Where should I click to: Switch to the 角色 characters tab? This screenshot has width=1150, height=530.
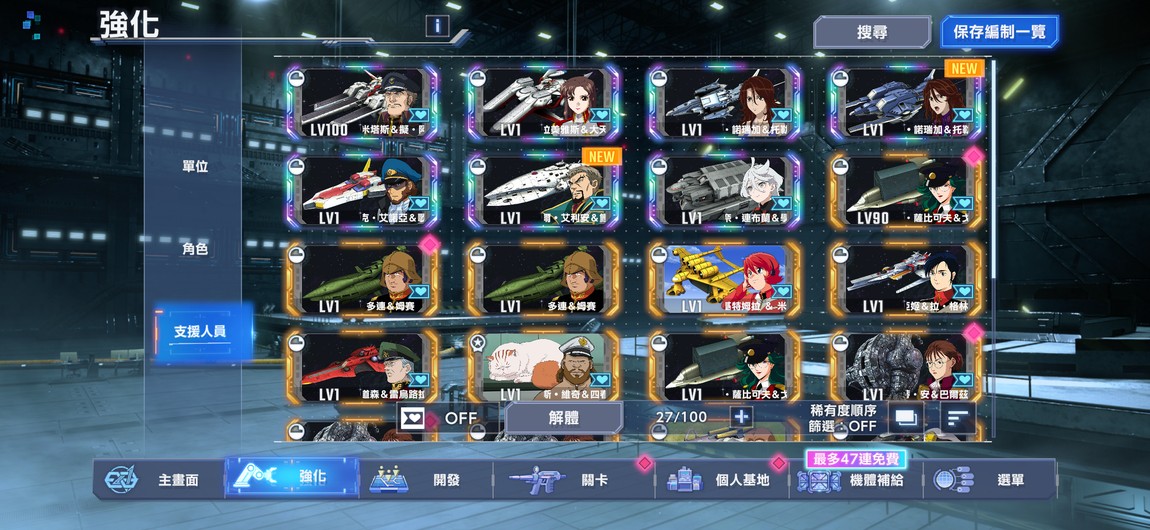tap(195, 248)
